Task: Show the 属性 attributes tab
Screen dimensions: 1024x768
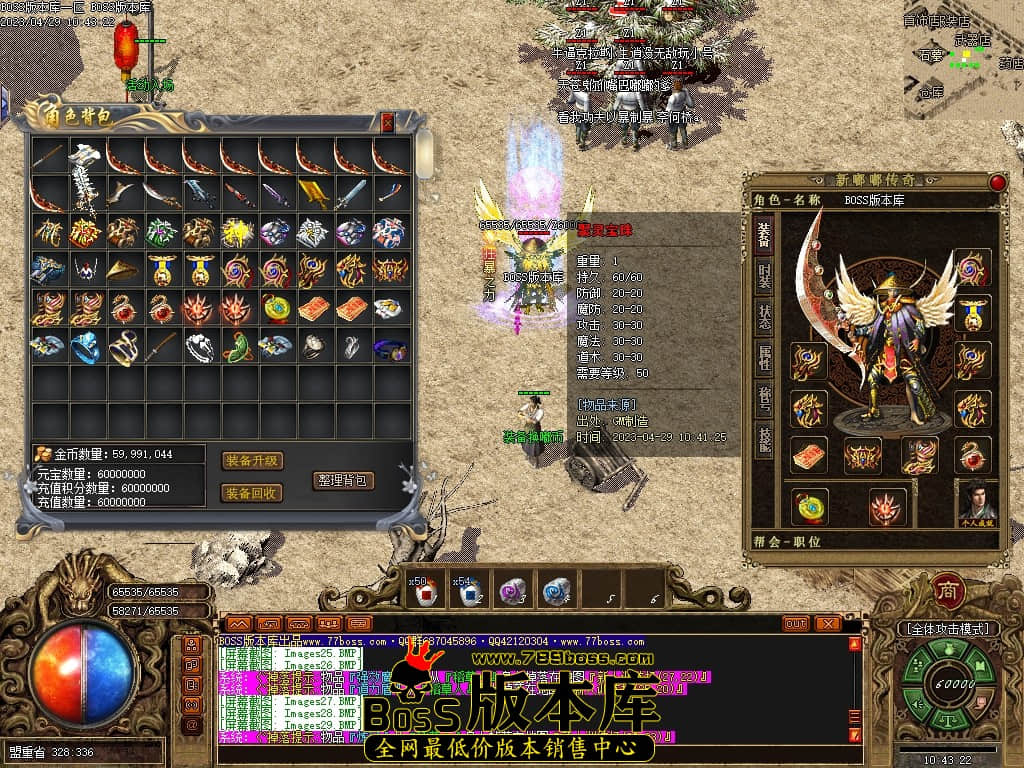Action: point(763,359)
